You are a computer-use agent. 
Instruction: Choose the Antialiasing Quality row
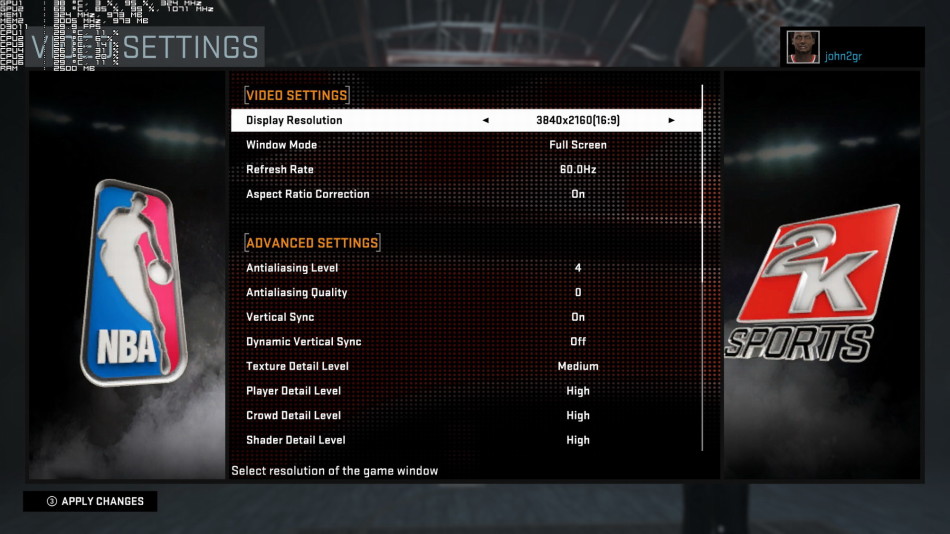pos(466,293)
